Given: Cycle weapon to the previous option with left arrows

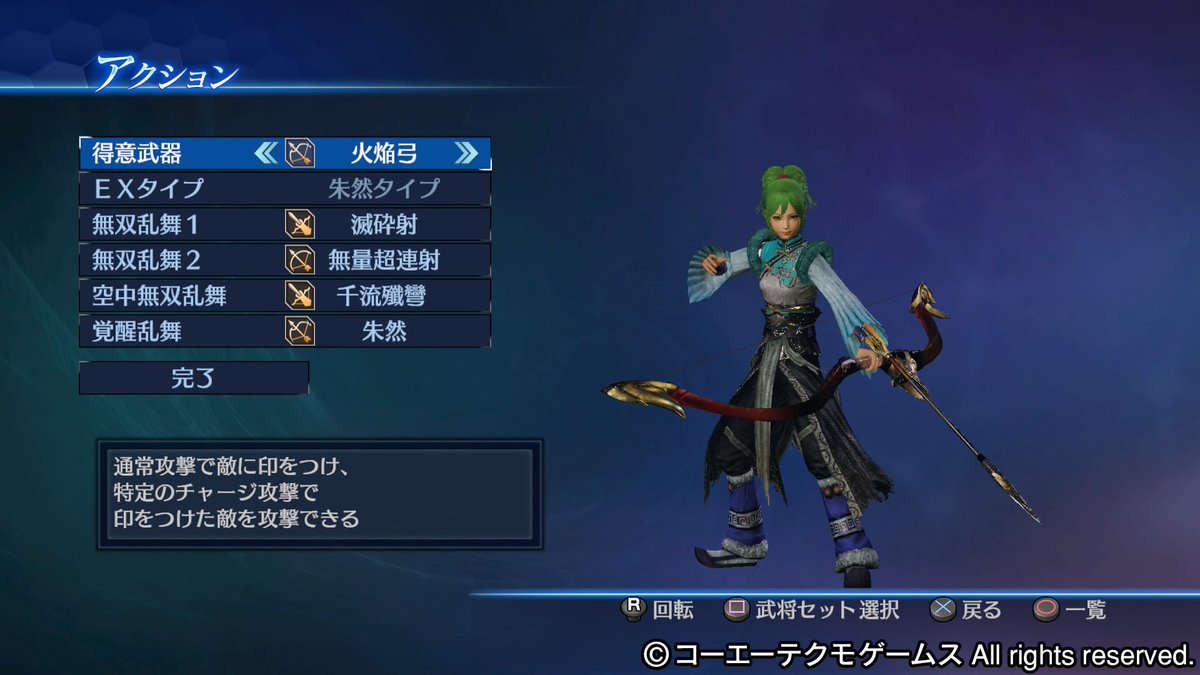Looking at the screenshot, I should [x=265, y=153].
